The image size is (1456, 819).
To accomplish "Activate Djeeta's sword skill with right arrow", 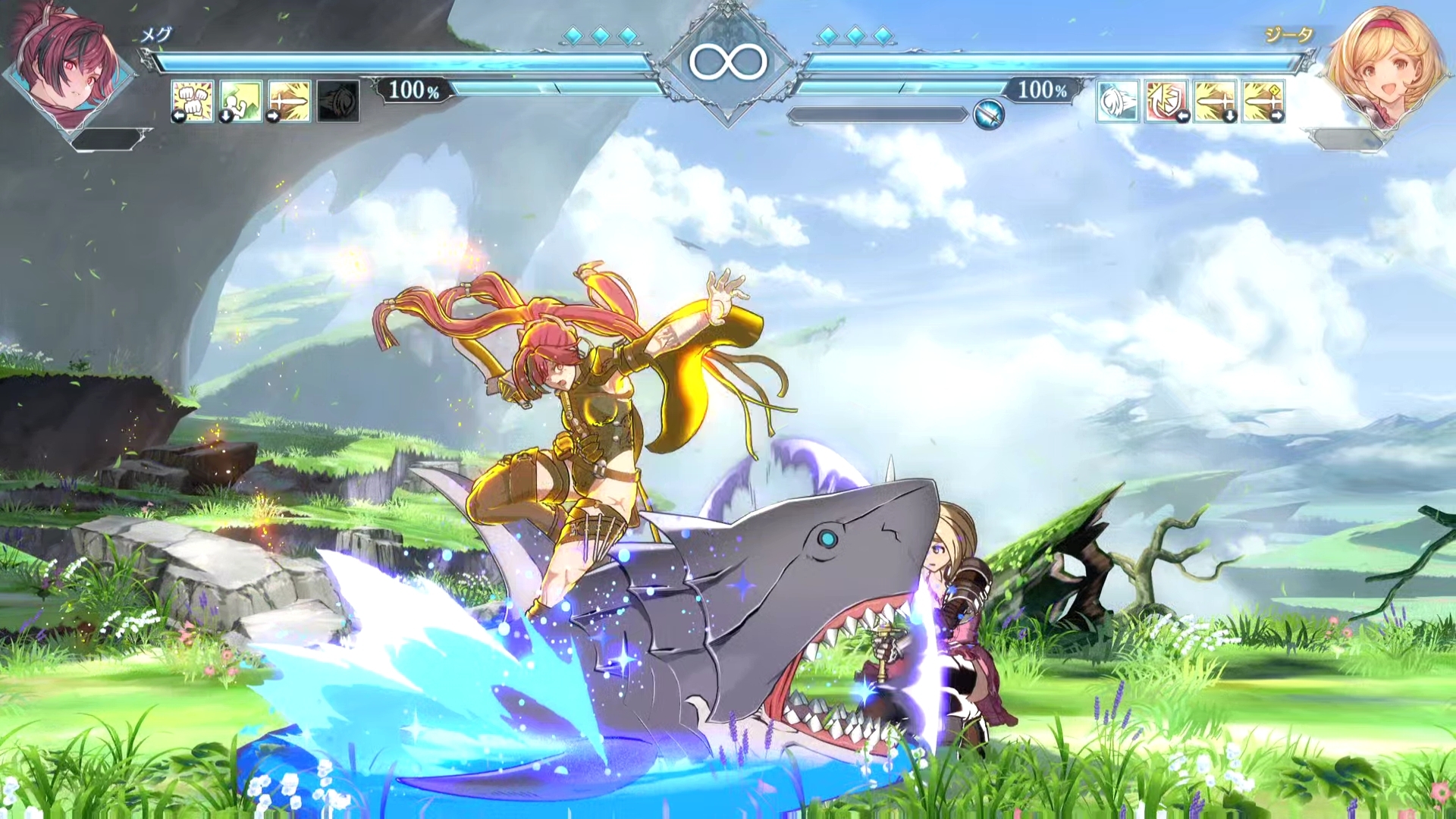I will [x=1263, y=101].
